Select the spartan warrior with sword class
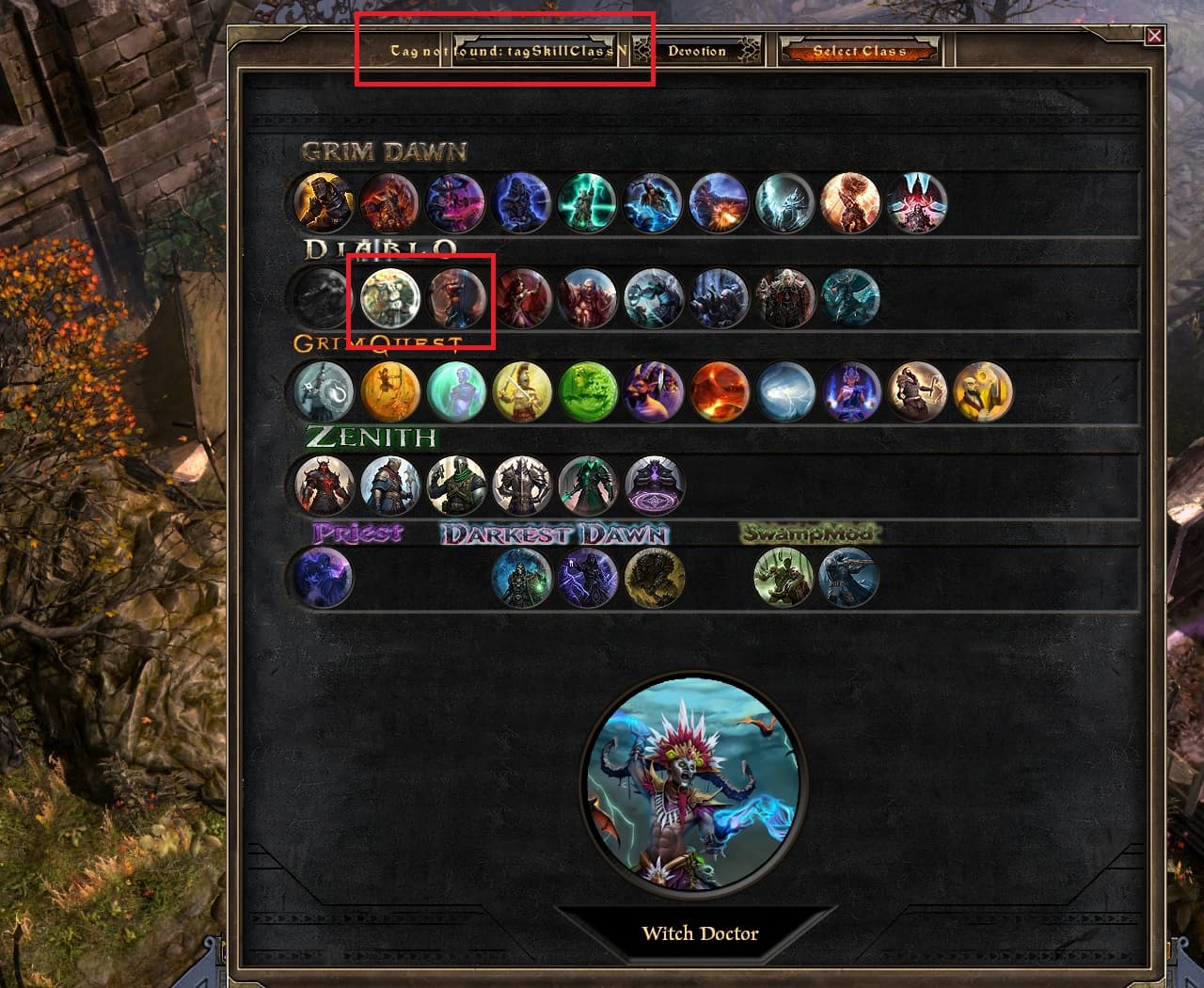1204x988 pixels. point(522,390)
